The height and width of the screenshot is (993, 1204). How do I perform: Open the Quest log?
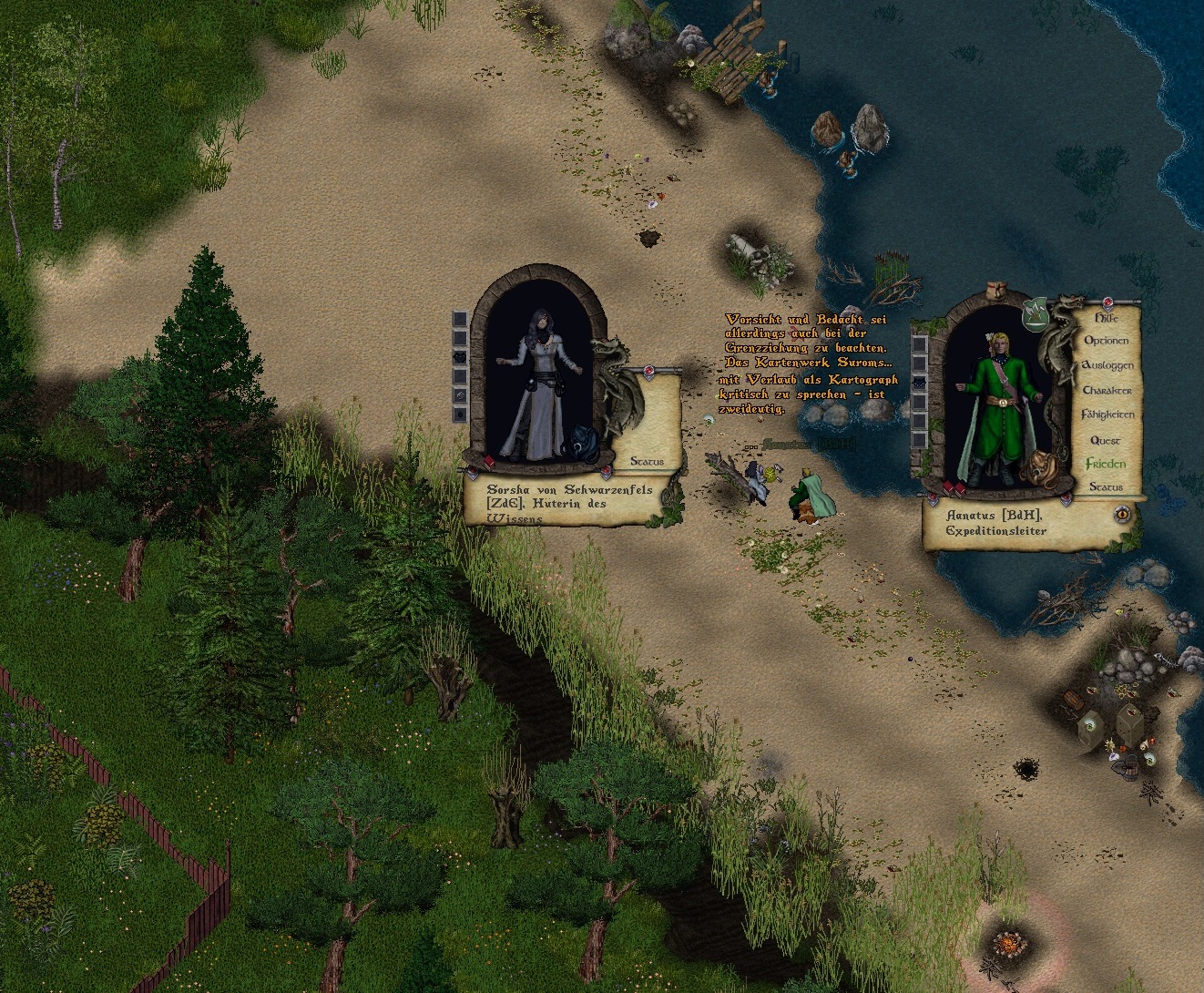click(1106, 440)
